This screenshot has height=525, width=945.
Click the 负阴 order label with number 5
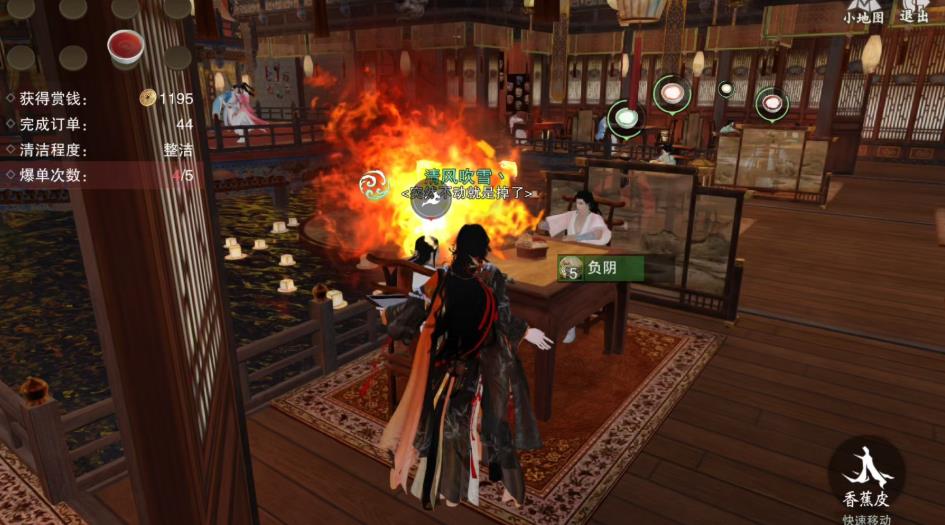pos(599,268)
